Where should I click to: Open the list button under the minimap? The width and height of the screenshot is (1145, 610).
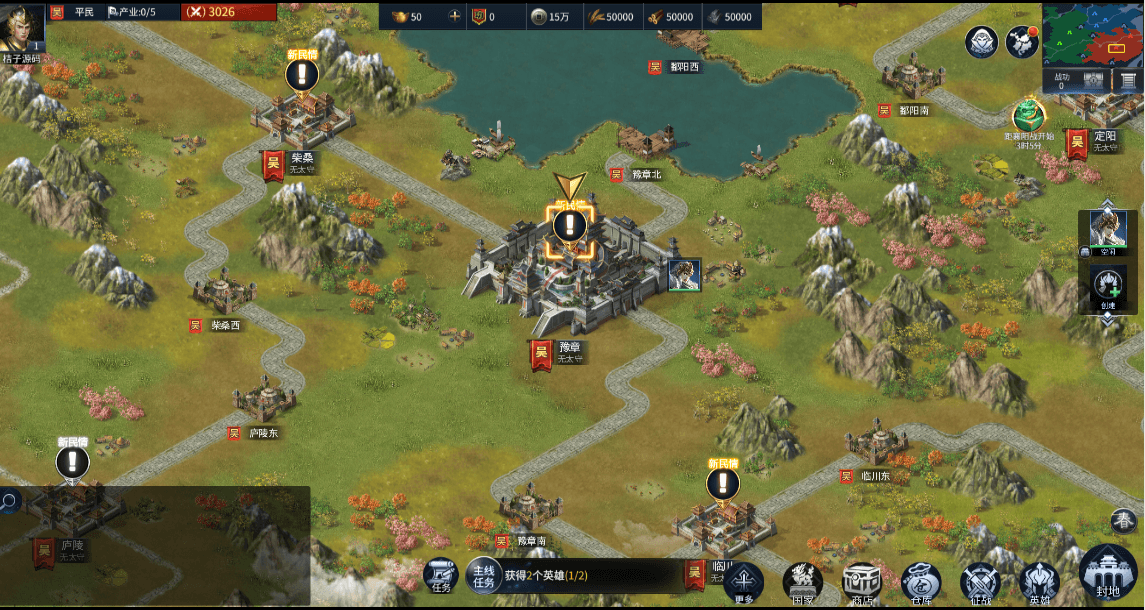coord(1127,81)
